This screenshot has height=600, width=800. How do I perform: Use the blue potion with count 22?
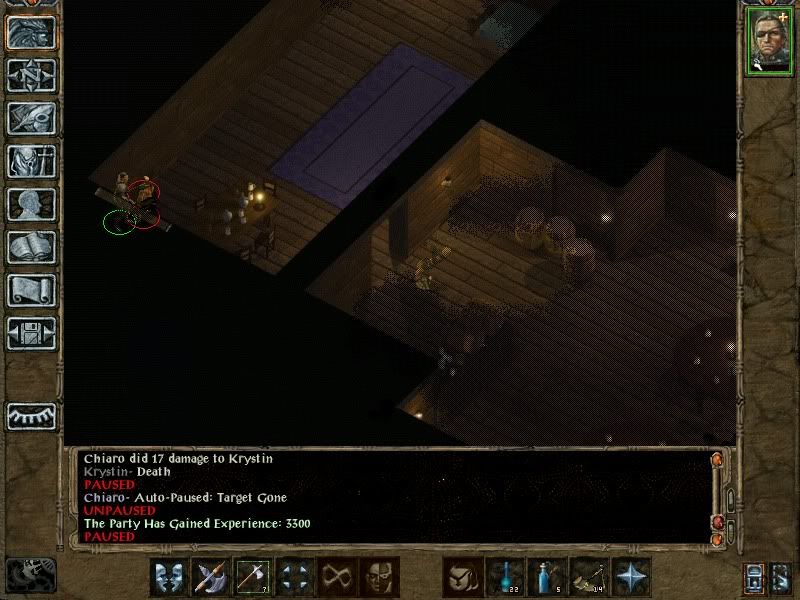(506, 577)
